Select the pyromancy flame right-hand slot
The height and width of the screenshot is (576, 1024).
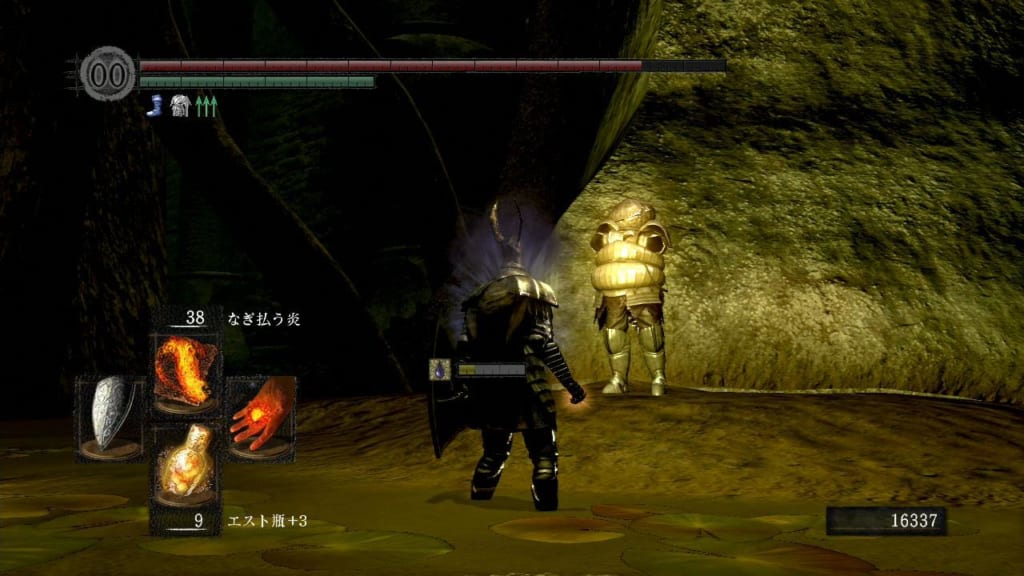[261, 418]
